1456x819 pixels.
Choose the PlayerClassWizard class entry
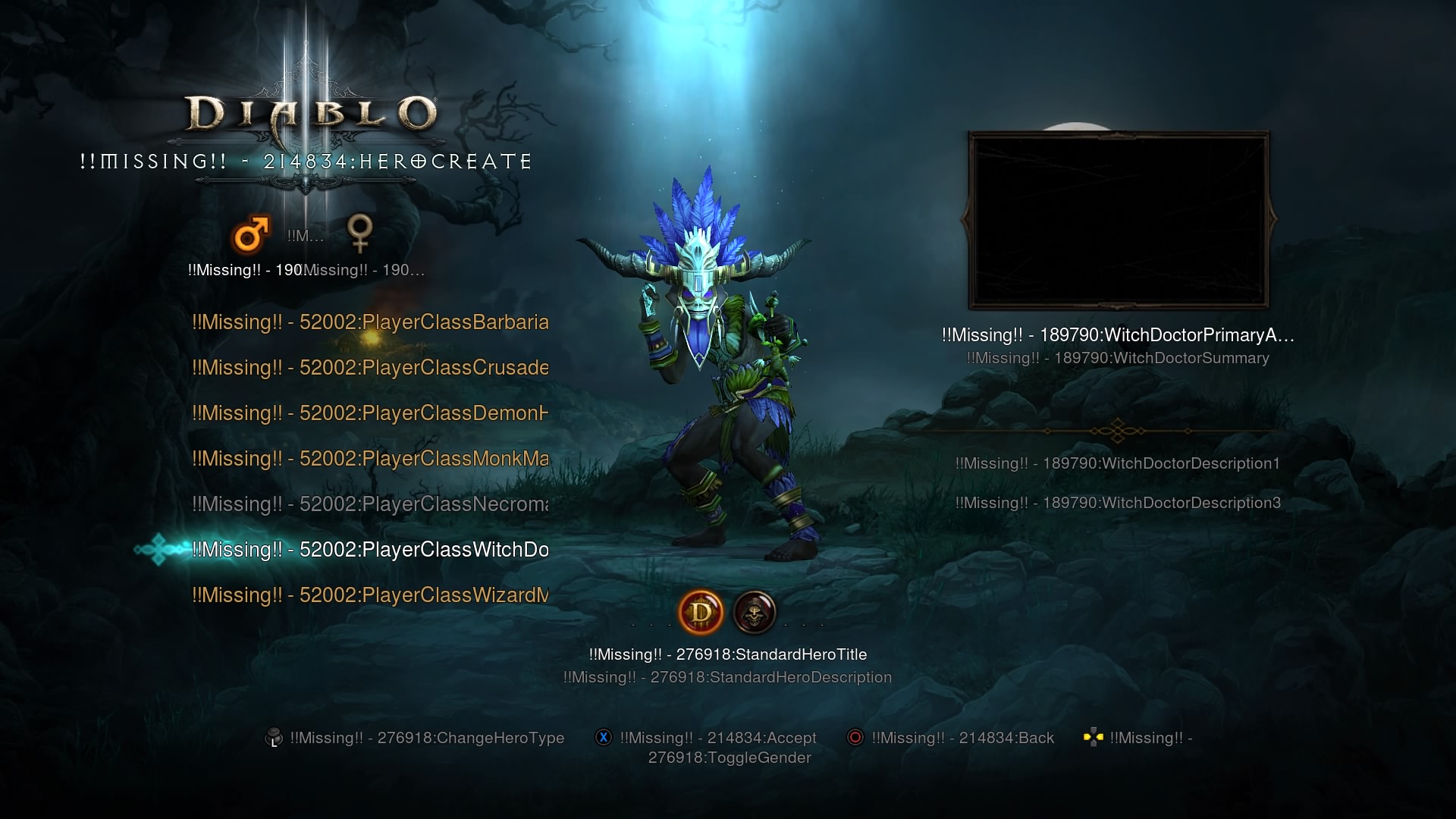[x=370, y=595]
